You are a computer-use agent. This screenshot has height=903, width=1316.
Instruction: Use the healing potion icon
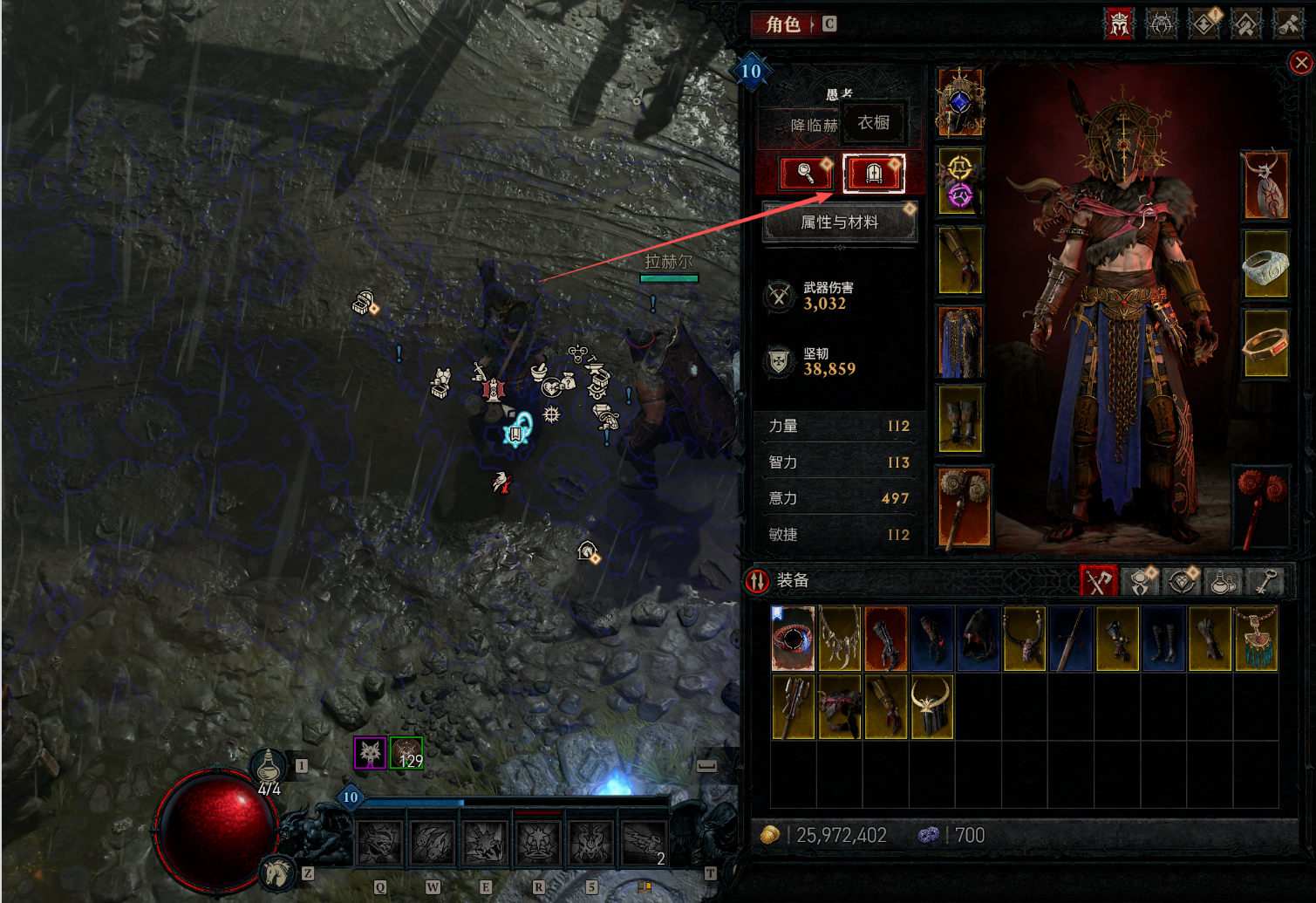[x=269, y=766]
